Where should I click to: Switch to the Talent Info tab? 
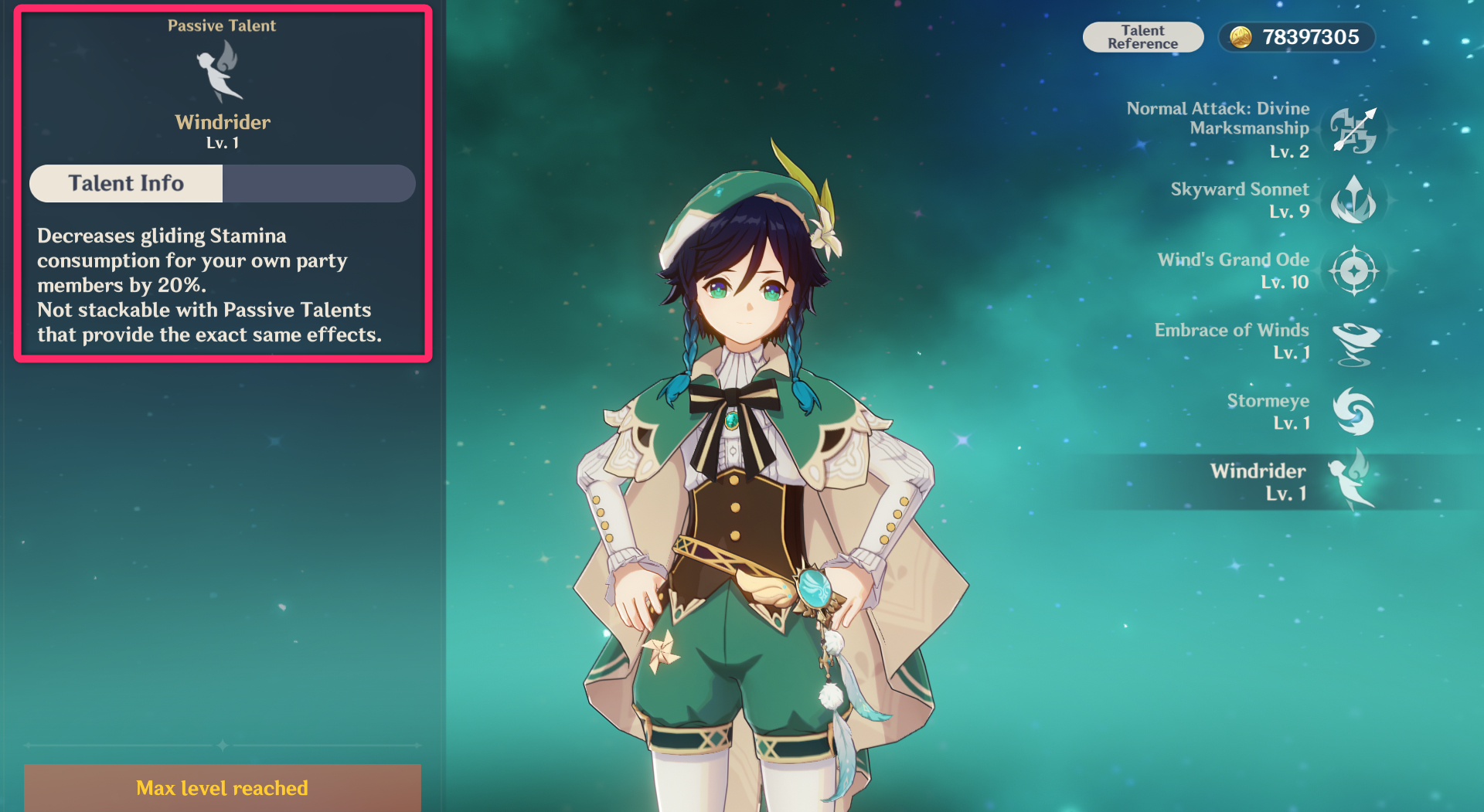point(126,183)
